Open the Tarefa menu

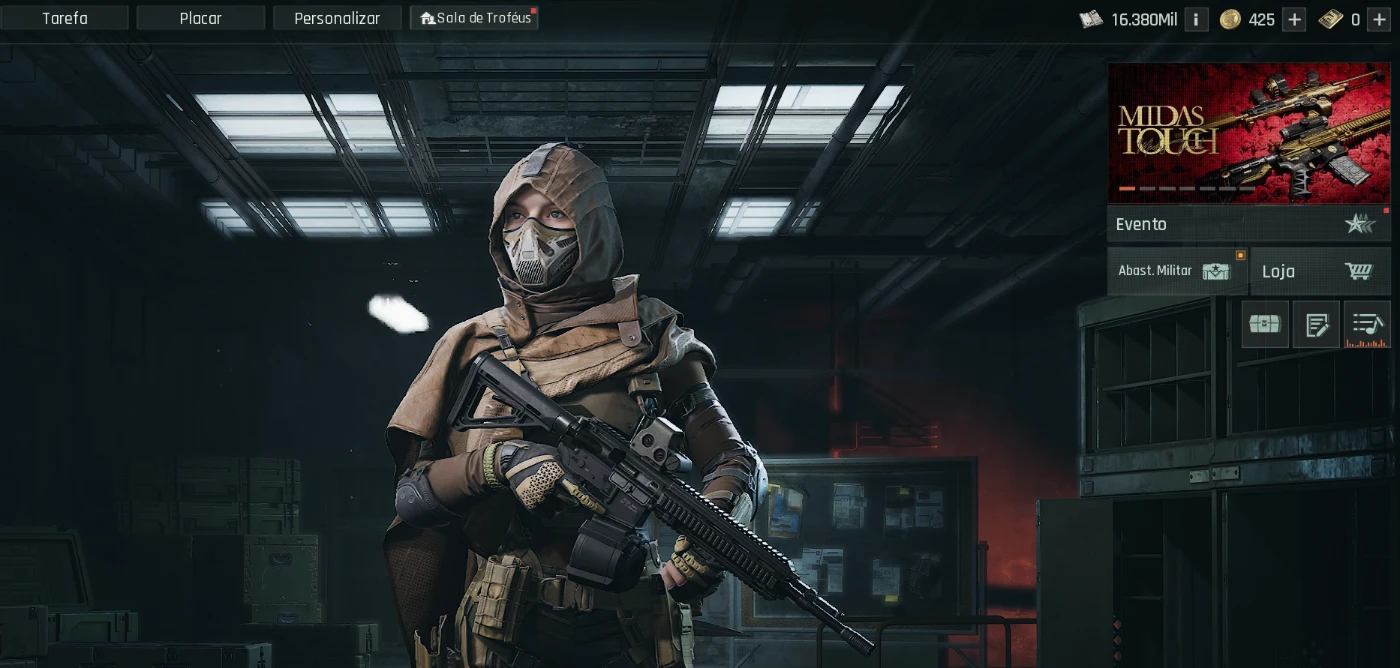(65, 18)
